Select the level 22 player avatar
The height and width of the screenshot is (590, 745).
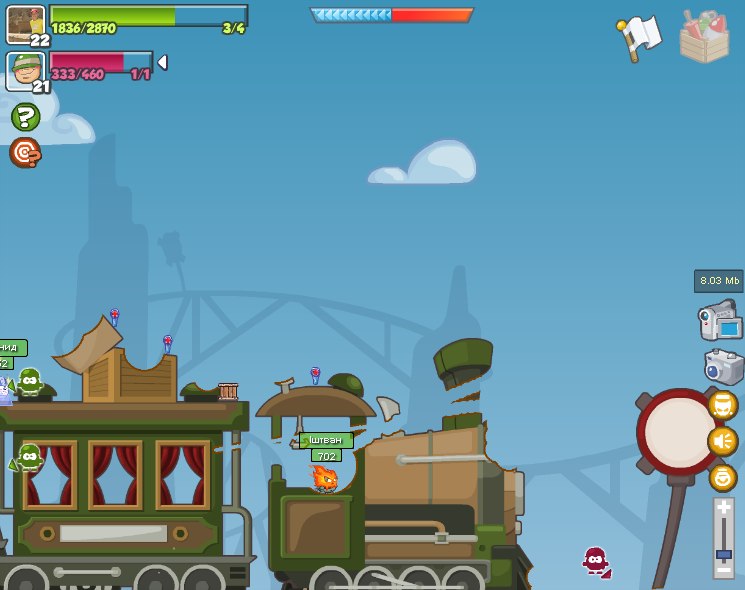[x=25, y=23]
